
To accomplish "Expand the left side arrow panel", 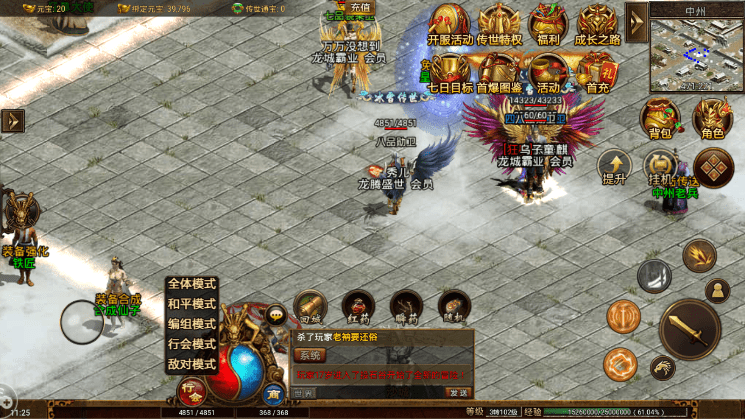I will pos(12,120).
